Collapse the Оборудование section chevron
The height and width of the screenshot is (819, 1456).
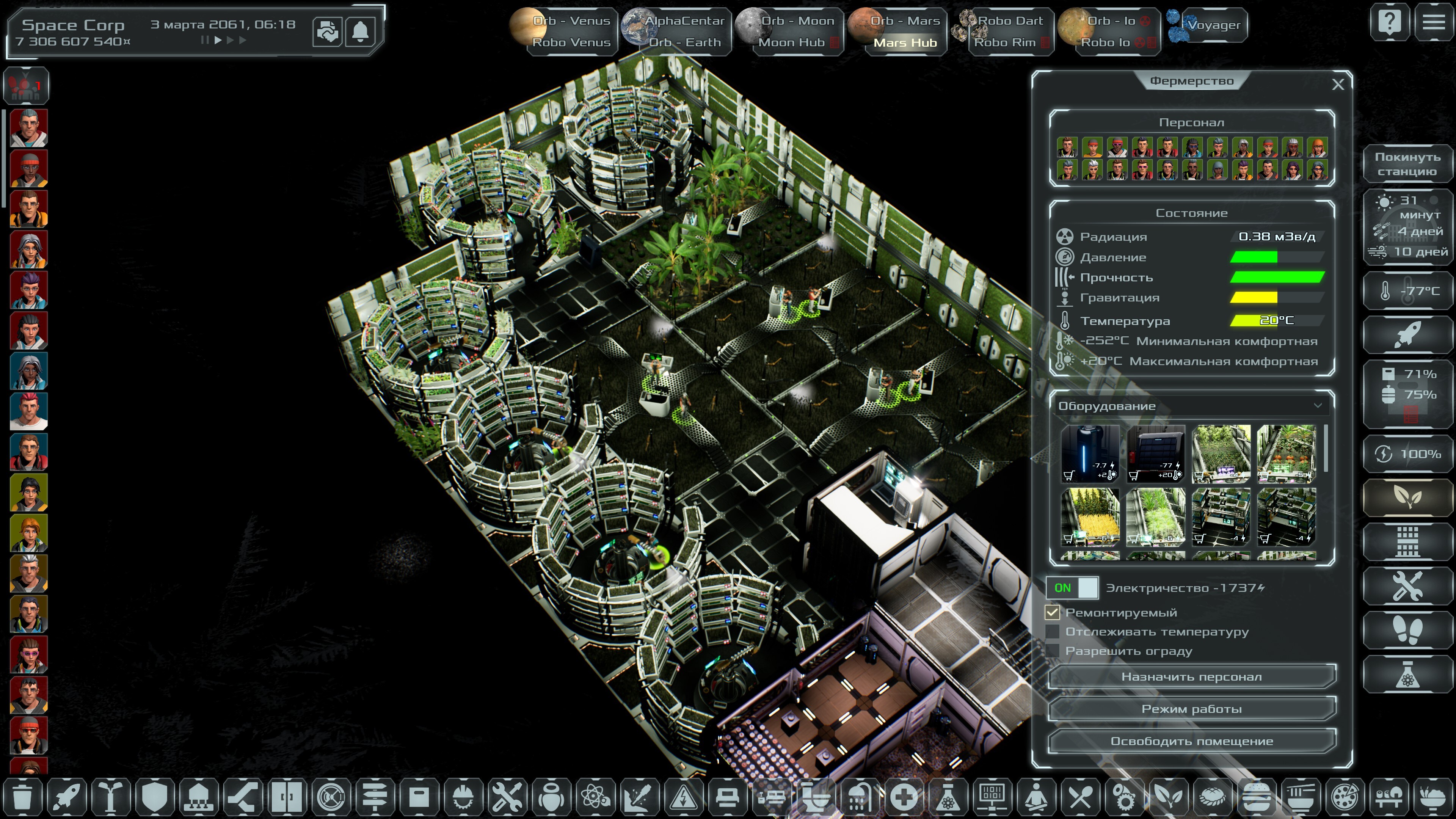point(1319,405)
